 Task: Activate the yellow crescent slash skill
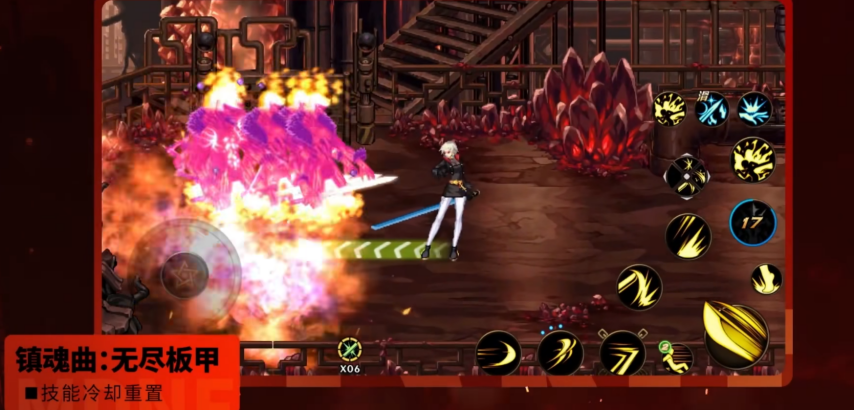click(x=497, y=353)
